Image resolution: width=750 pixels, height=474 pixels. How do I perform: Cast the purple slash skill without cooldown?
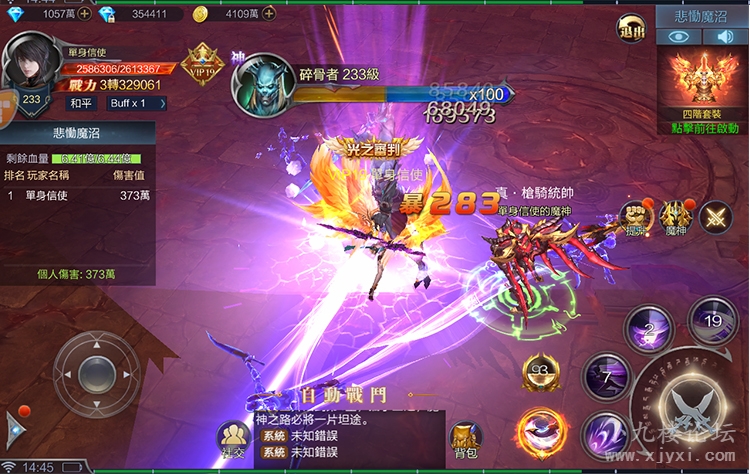pos(605,435)
